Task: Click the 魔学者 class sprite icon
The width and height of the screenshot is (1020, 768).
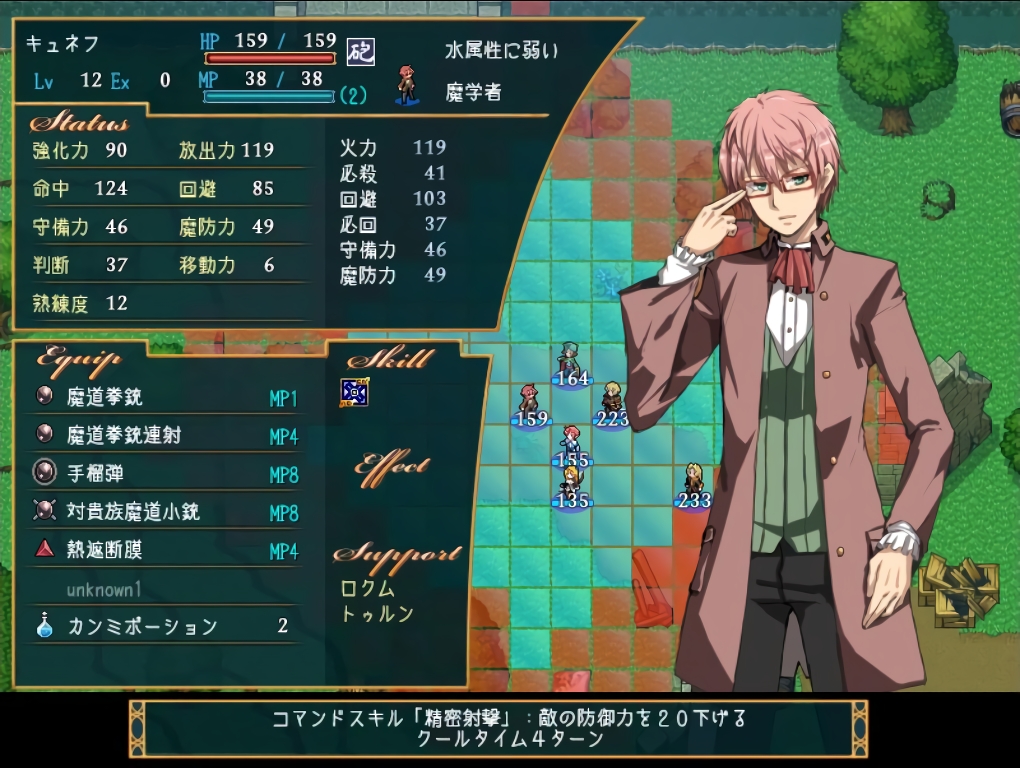Action: 406,85
